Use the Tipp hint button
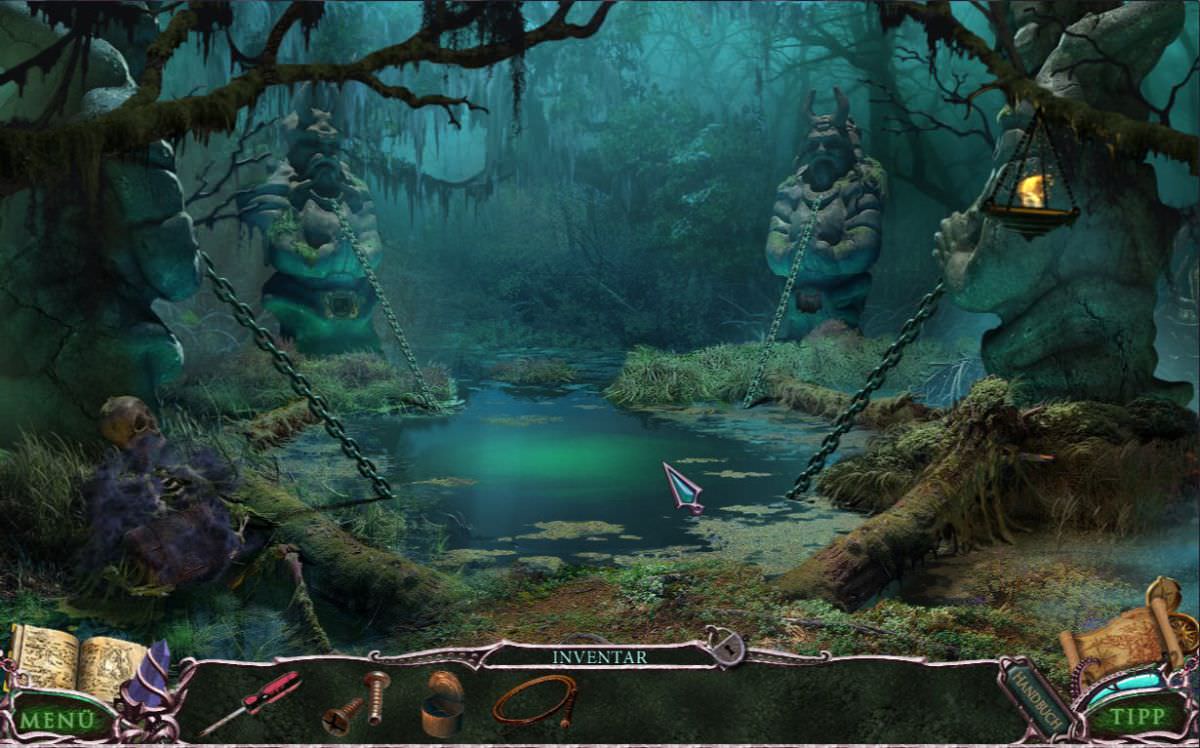 point(1138,716)
